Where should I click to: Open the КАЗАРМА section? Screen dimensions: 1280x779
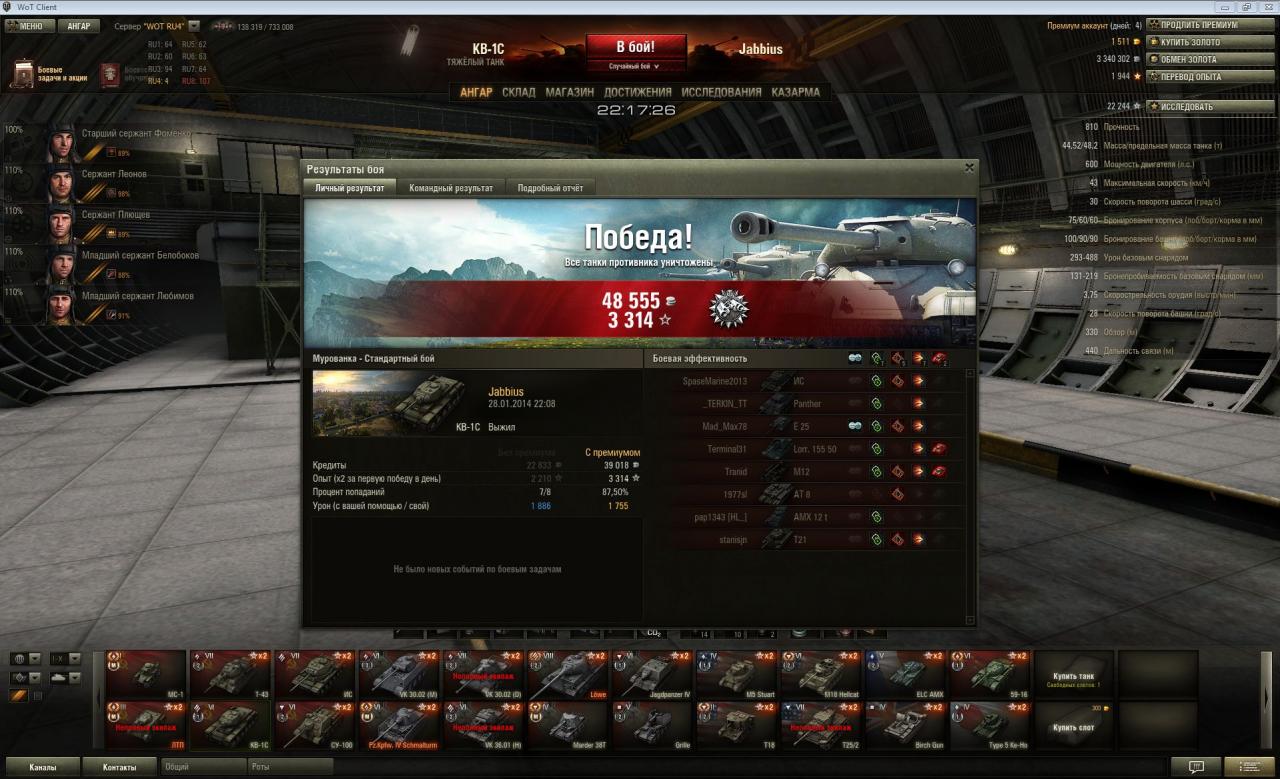coord(795,92)
